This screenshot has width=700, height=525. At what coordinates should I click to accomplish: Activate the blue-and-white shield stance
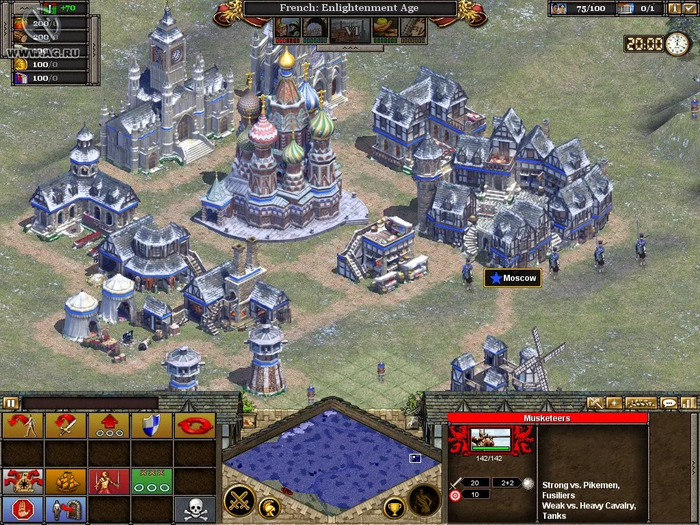(x=151, y=426)
